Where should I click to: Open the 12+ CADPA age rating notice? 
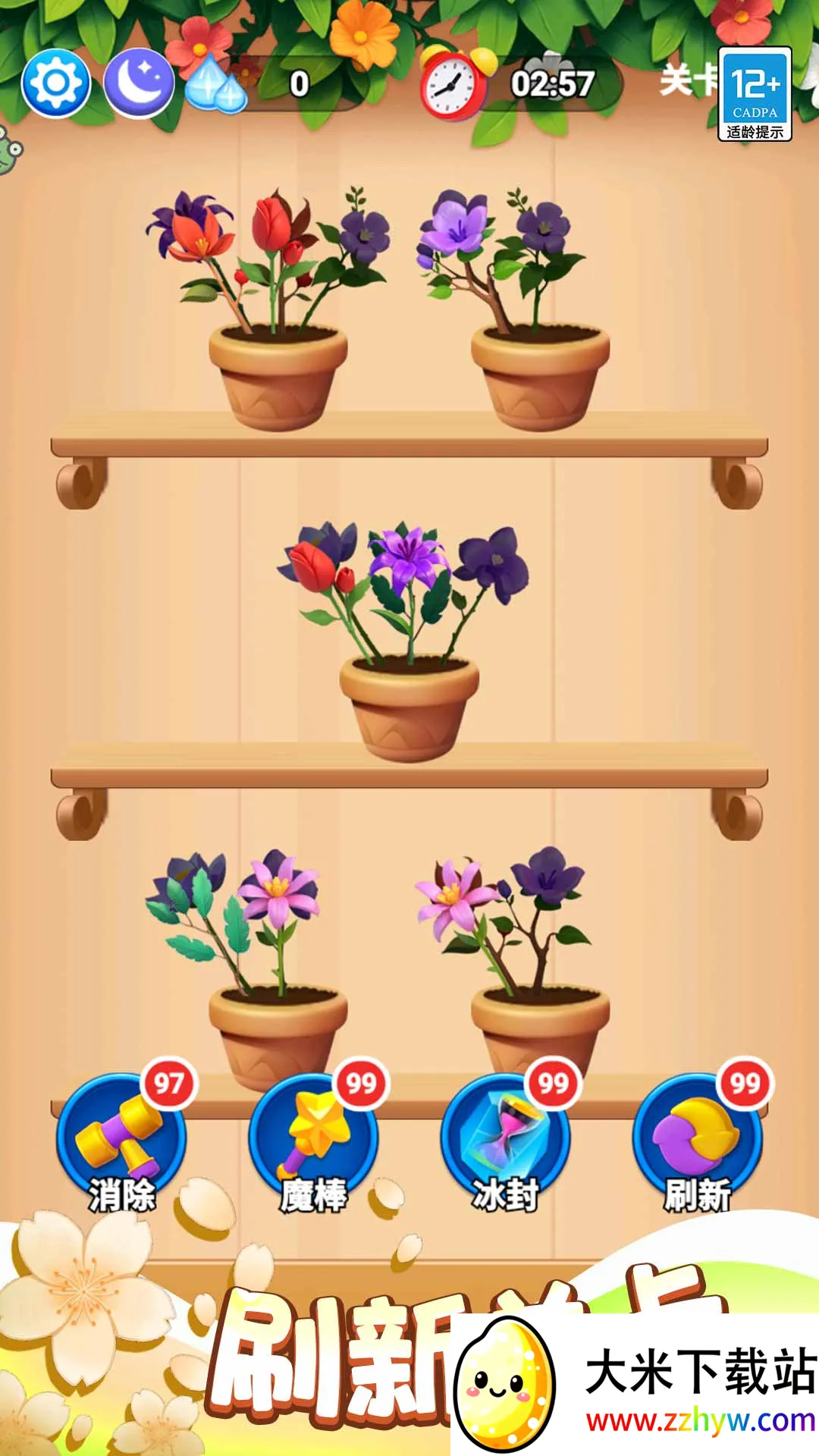pos(755,94)
